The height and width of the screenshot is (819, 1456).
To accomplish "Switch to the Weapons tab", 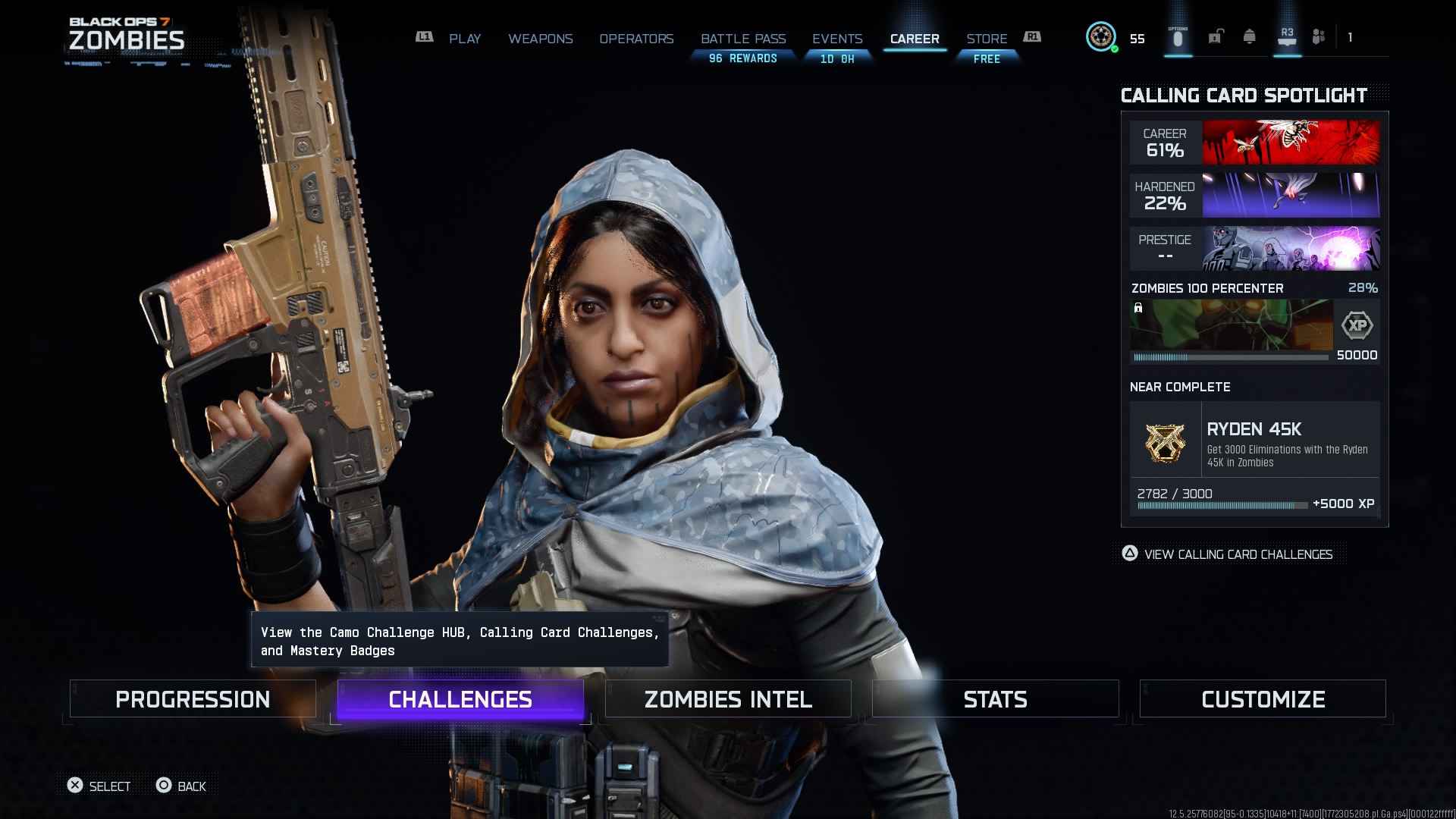I will click(540, 39).
